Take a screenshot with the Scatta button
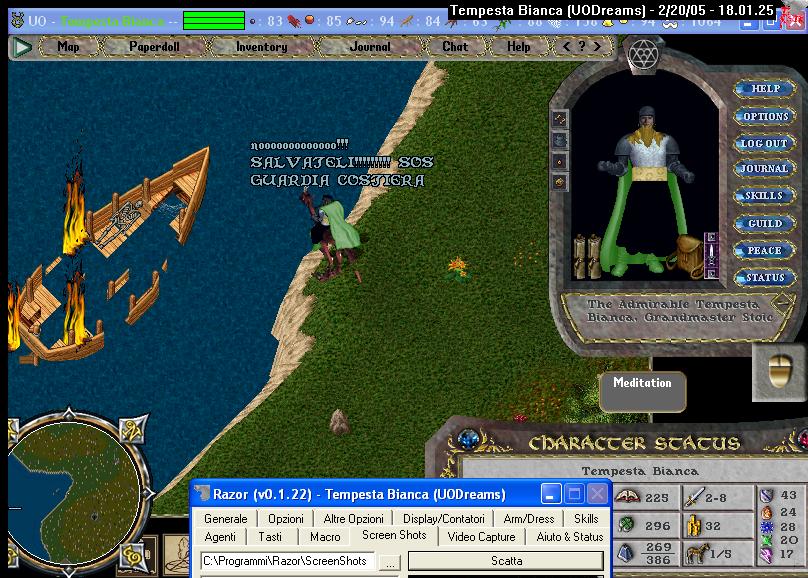This screenshot has height=578, width=808. 506,562
